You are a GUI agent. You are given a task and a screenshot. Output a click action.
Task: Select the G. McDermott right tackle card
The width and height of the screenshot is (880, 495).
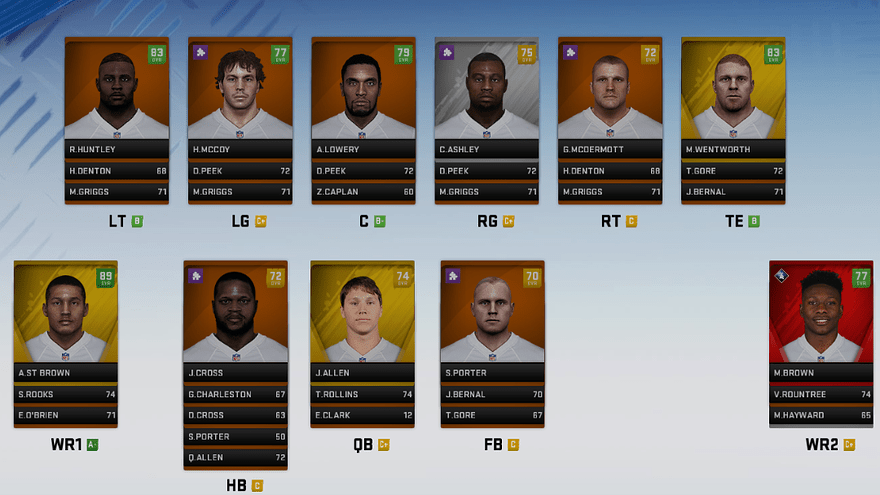point(609,96)
